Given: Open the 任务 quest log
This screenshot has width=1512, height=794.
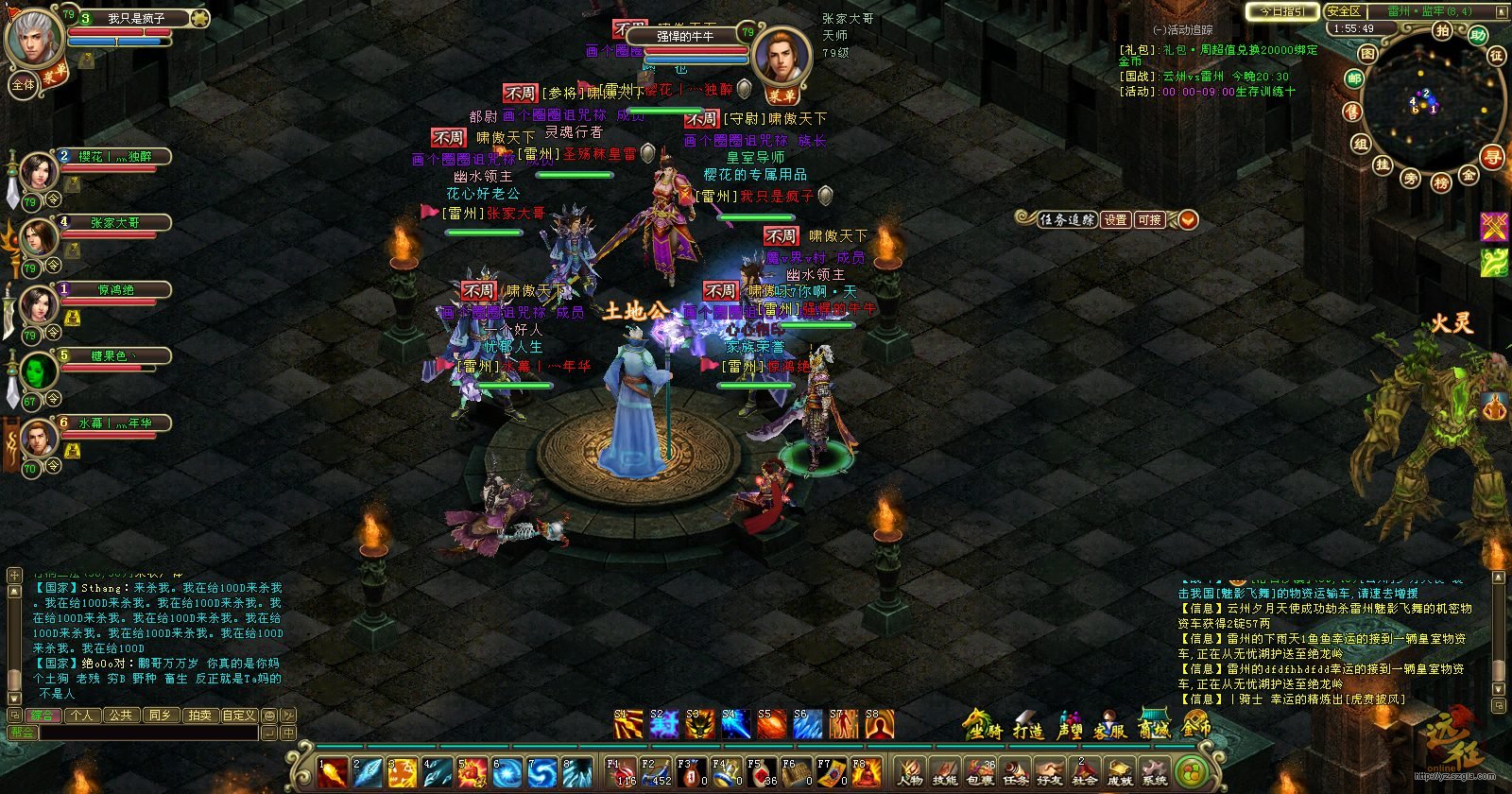Looking at the screenshot, I should point(1016,771).
